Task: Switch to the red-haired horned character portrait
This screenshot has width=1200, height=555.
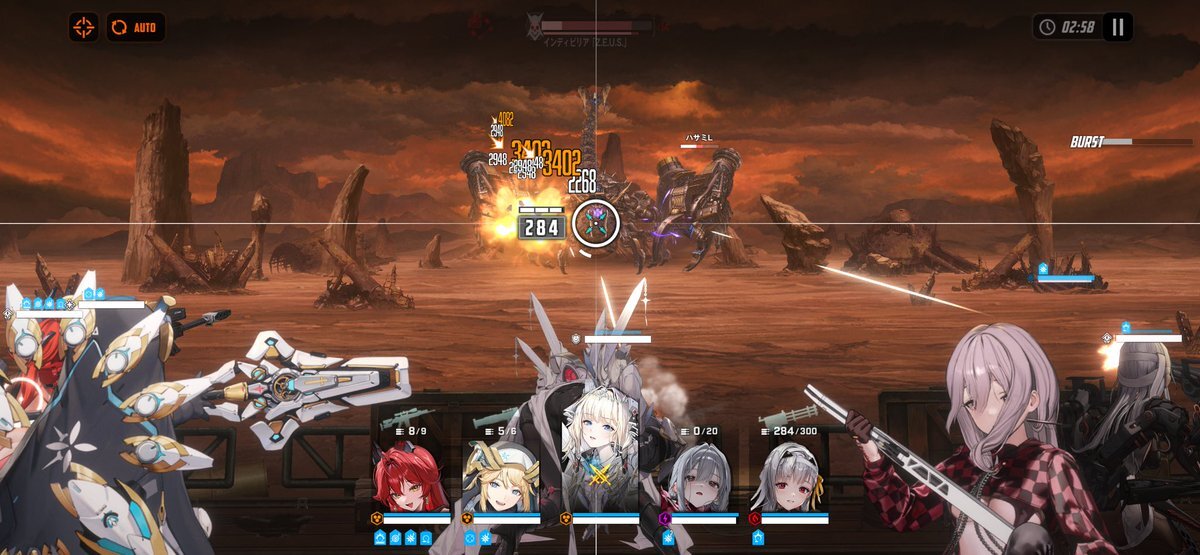Action: 409,476
